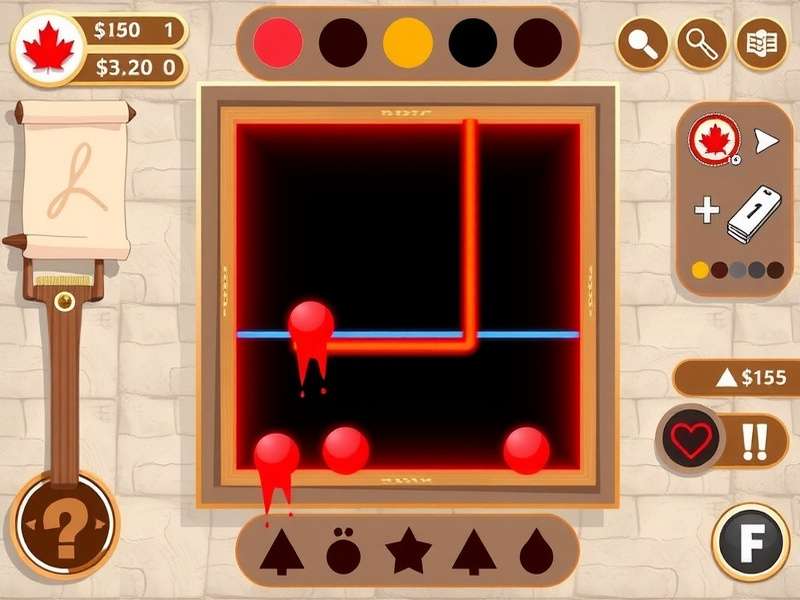
Task: Choose the teardrop shape
Action: pos(537,552)
